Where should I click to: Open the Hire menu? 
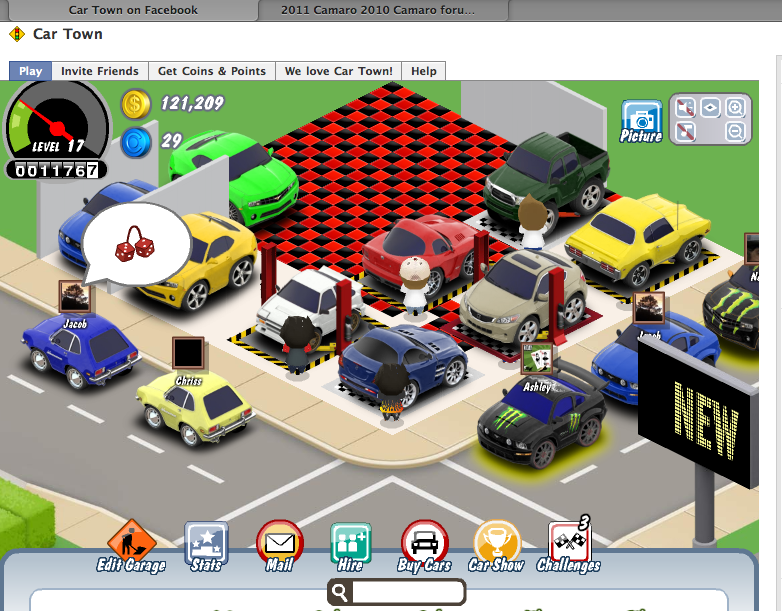pos(351,543)
